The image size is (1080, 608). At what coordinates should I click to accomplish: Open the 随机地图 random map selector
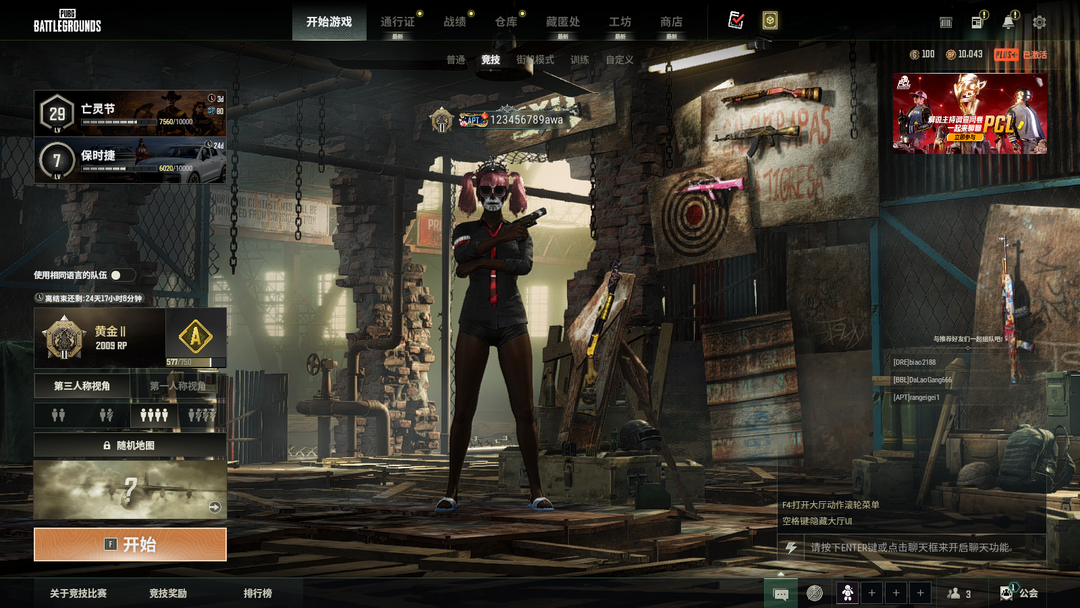(x=130, y=445)
